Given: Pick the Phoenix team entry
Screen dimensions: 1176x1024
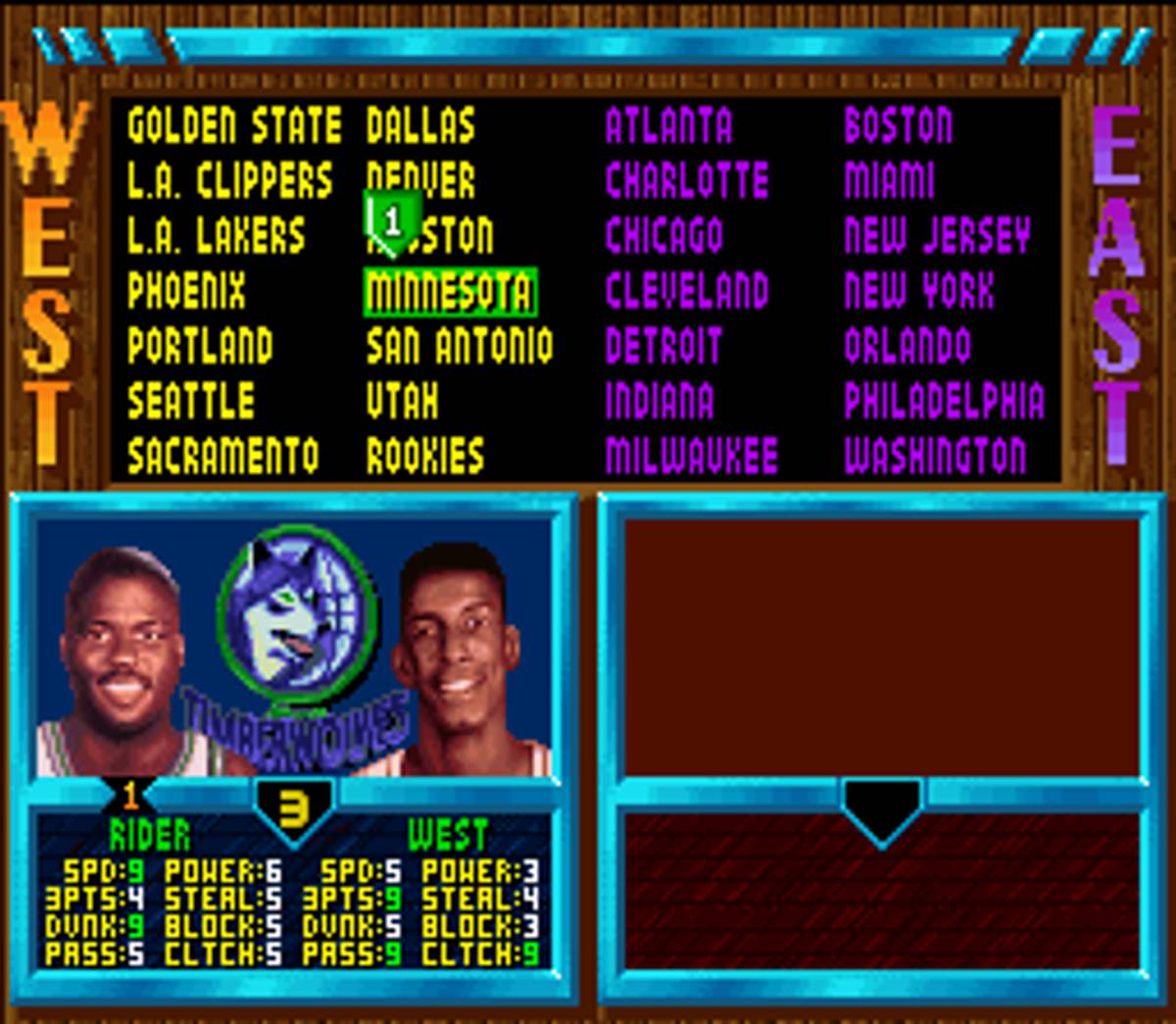Looking at the screenshot, I should click(186, 291).
